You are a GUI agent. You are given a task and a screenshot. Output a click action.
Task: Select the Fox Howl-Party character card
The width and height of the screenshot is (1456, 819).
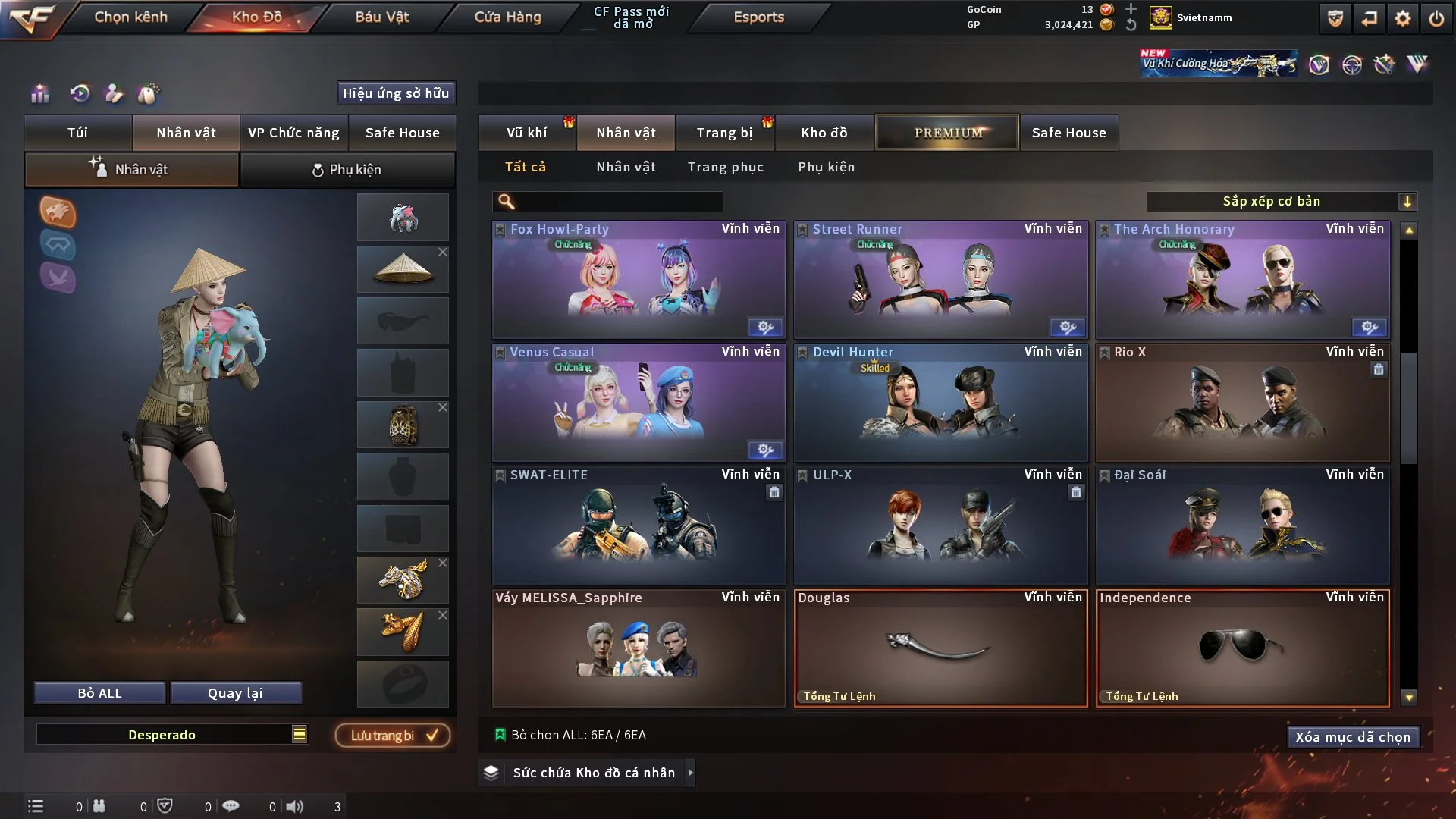pyautogui.click(x=639, y=281)
